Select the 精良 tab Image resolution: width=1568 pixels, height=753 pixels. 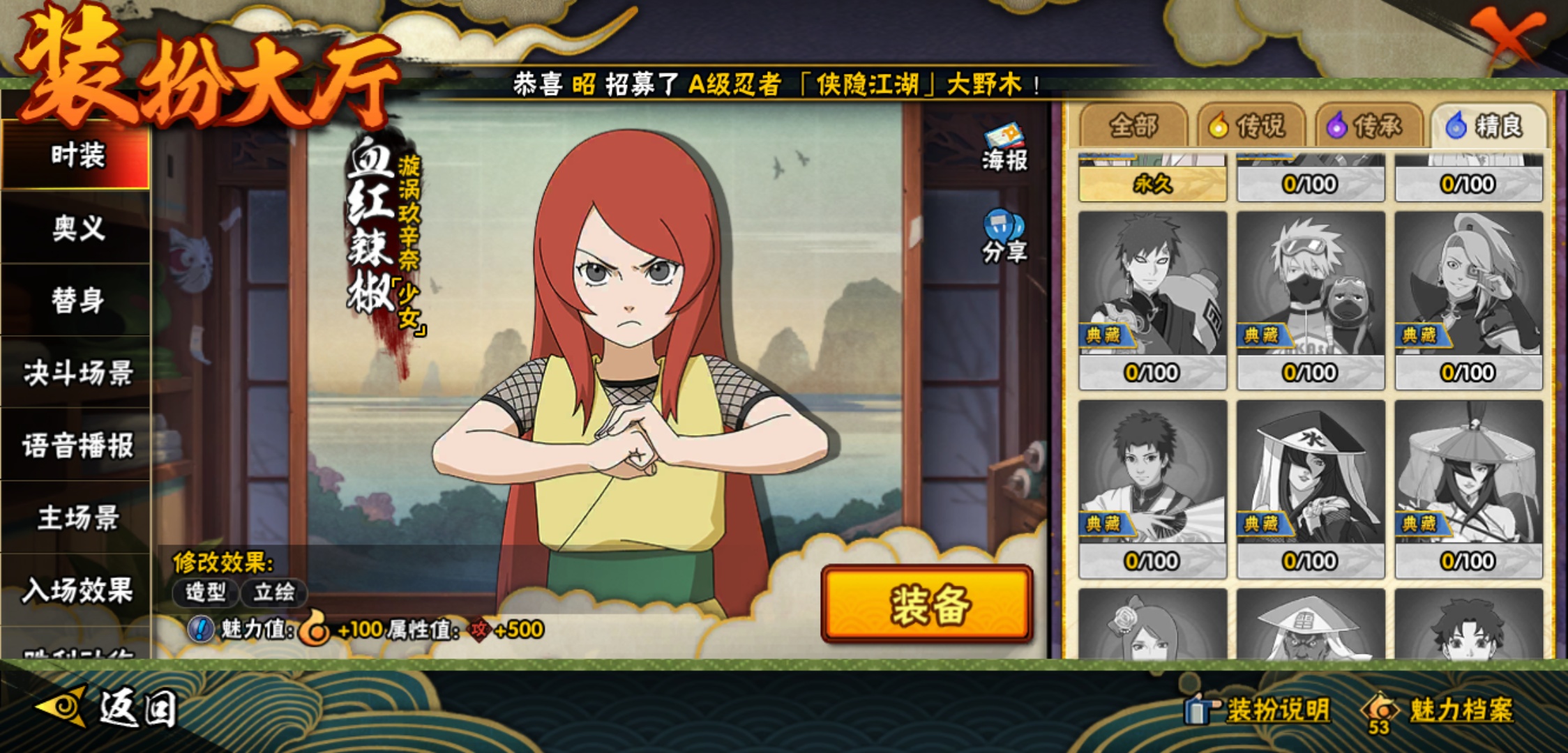coord(1488,126)
